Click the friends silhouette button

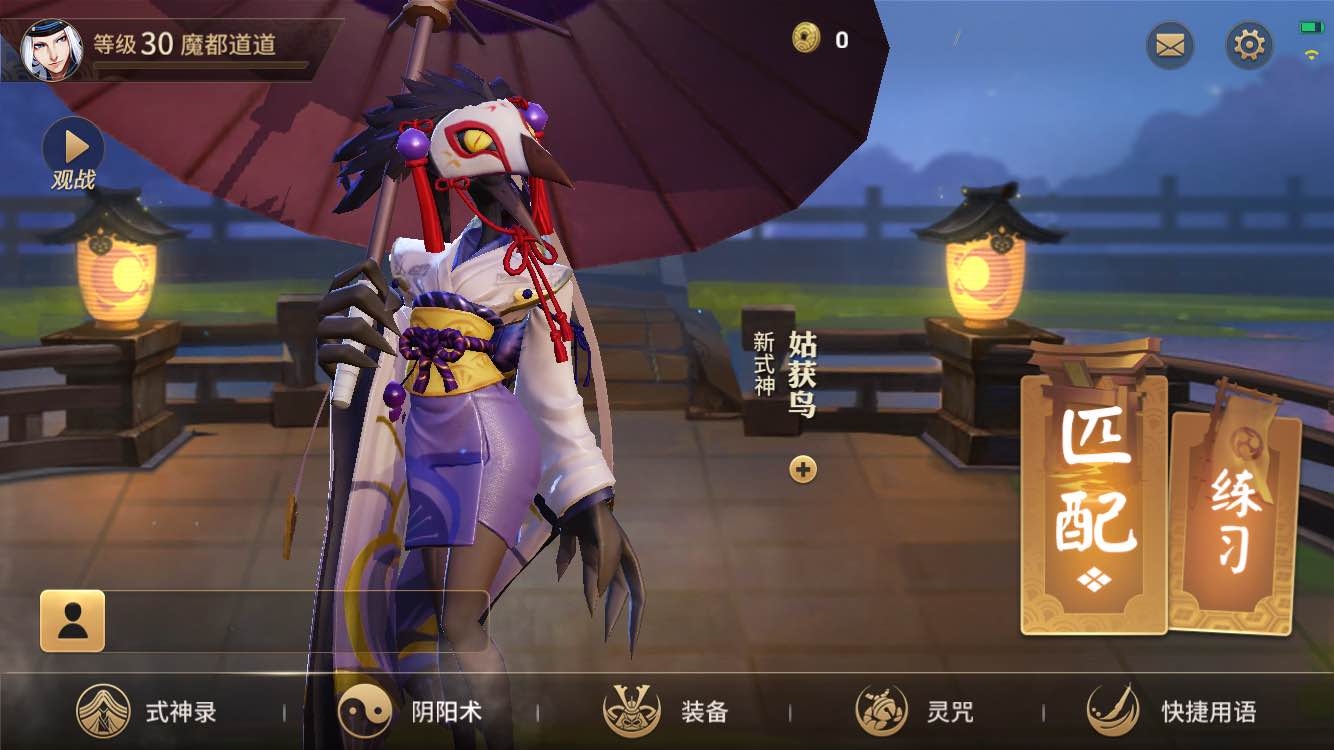72,621
